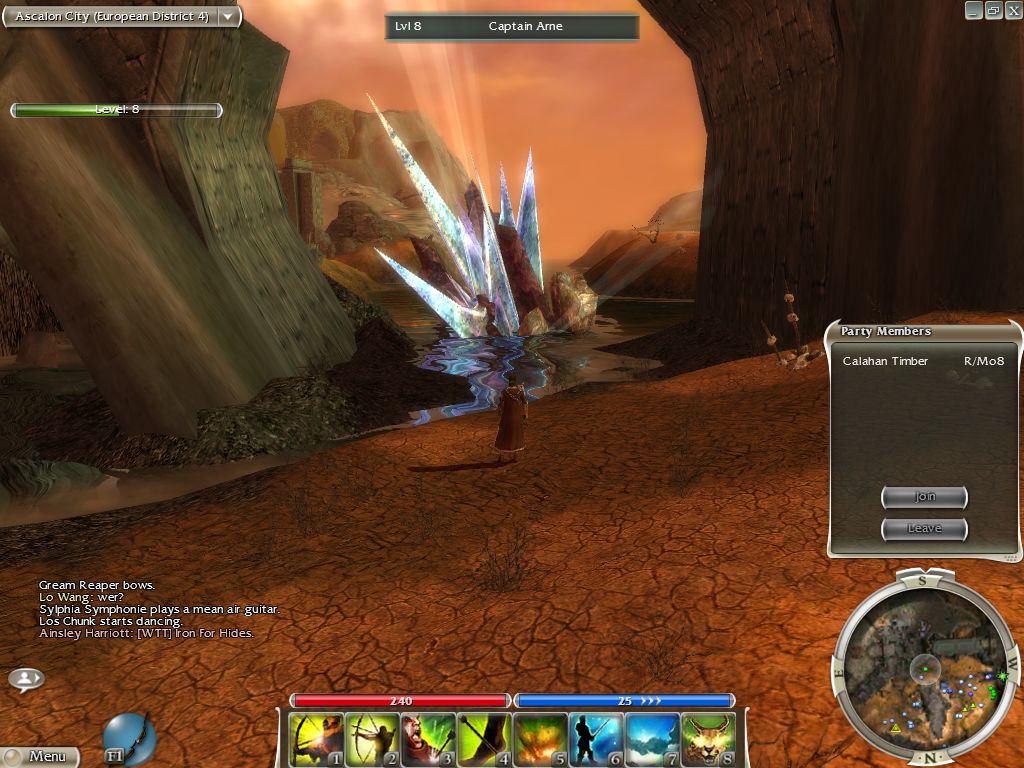1024x768 pixels.
Task: Close the game window
Action: tap(1011, 10)
